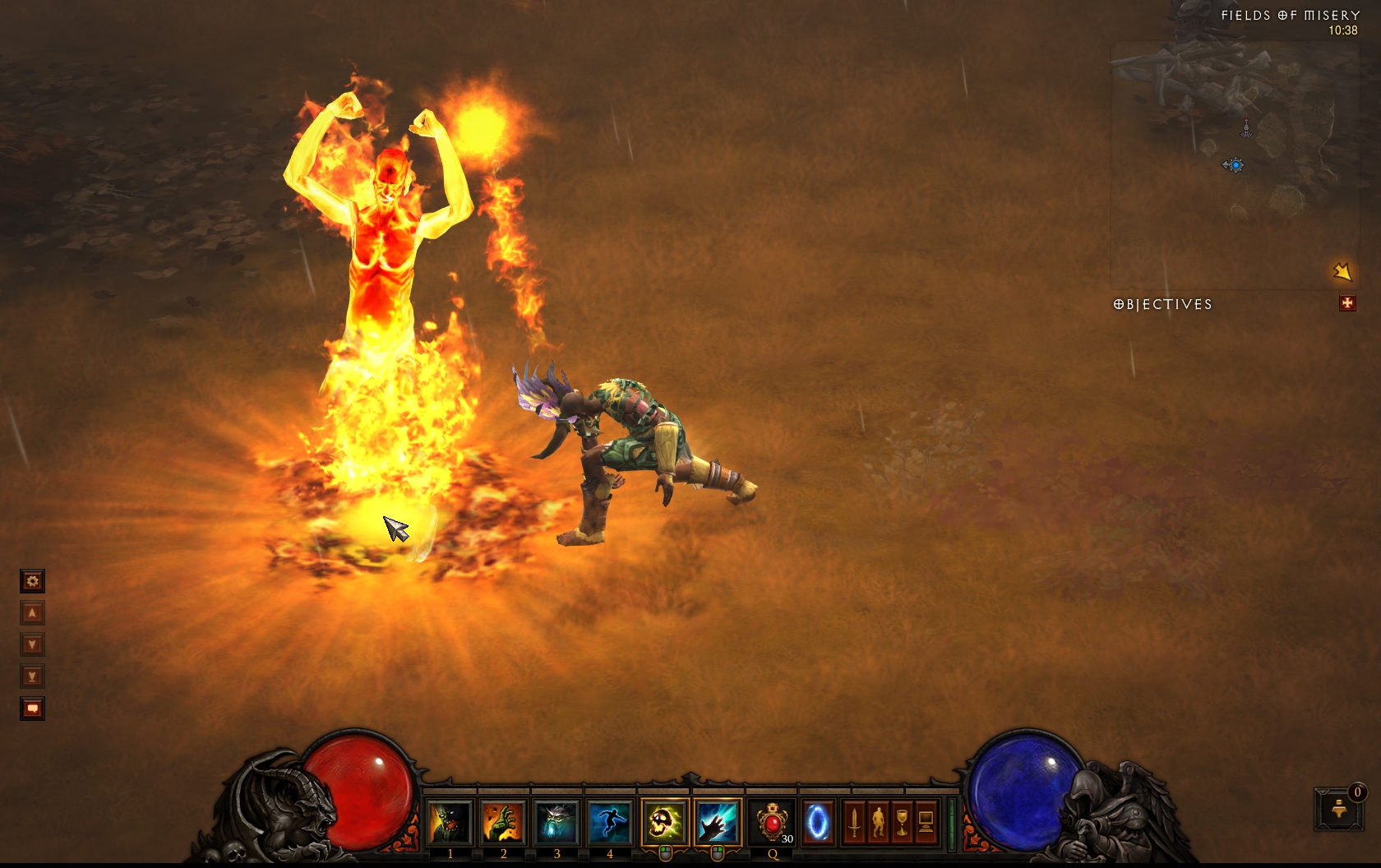Open the character figure menu button

(879, 822)
